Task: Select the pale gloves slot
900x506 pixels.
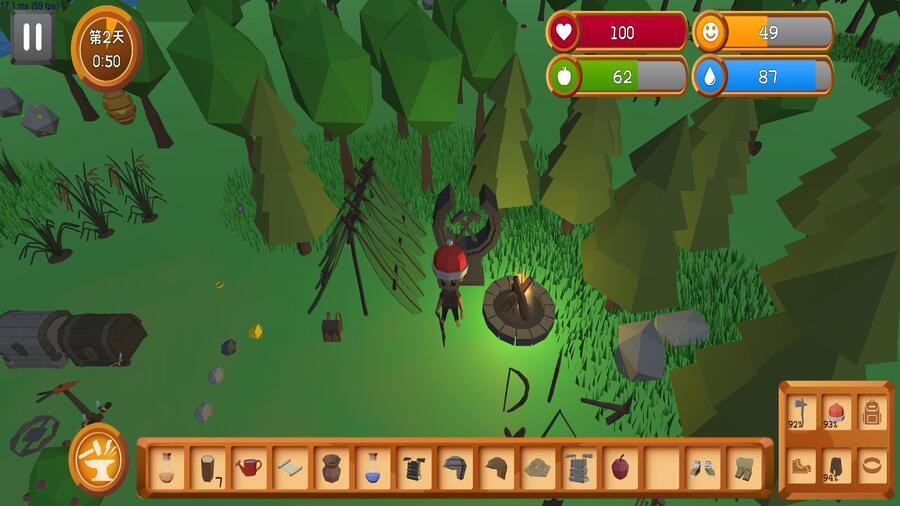Action: click(701, 467)
